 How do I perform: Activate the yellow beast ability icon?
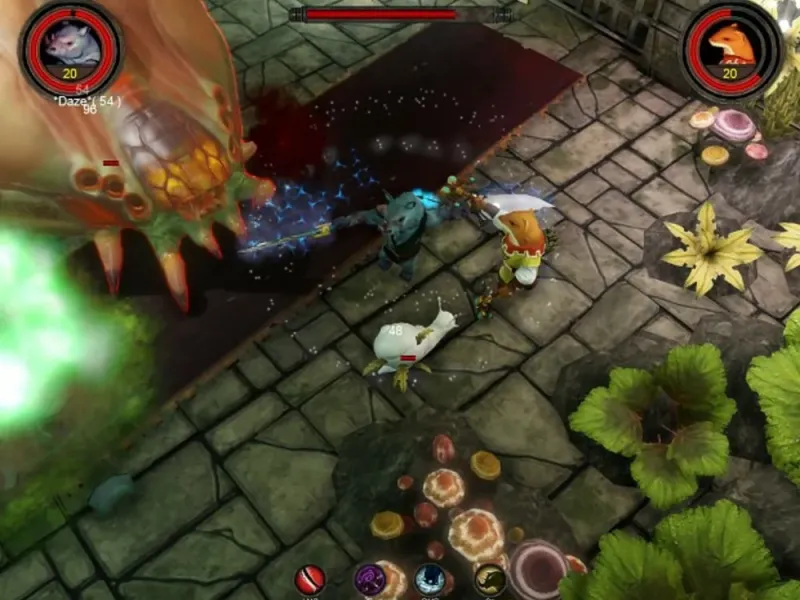tap(490, 579)
